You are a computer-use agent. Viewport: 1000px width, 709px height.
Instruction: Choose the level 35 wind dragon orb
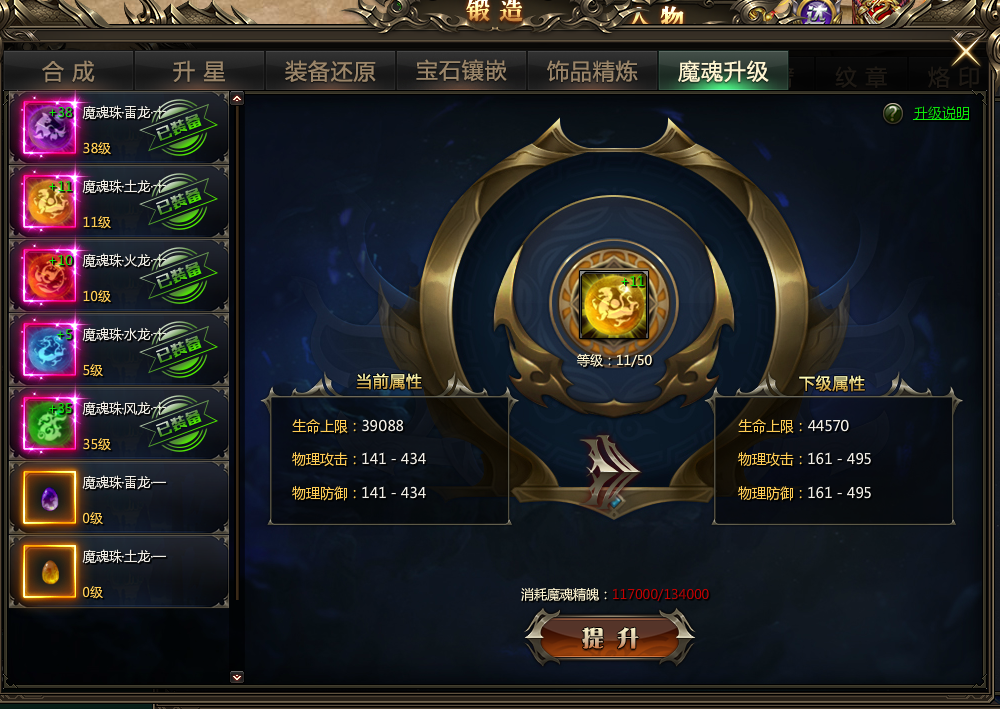pyautogui.click(x=119, y=424)
